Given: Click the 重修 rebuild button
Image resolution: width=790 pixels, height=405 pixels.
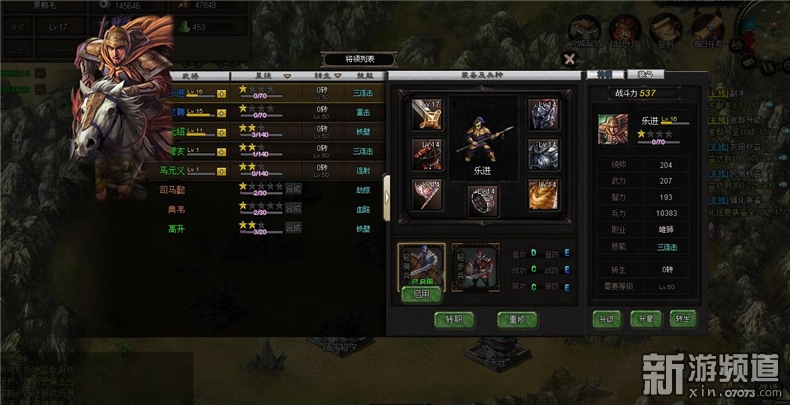Looking at the screenshot, I should (518, 320).
